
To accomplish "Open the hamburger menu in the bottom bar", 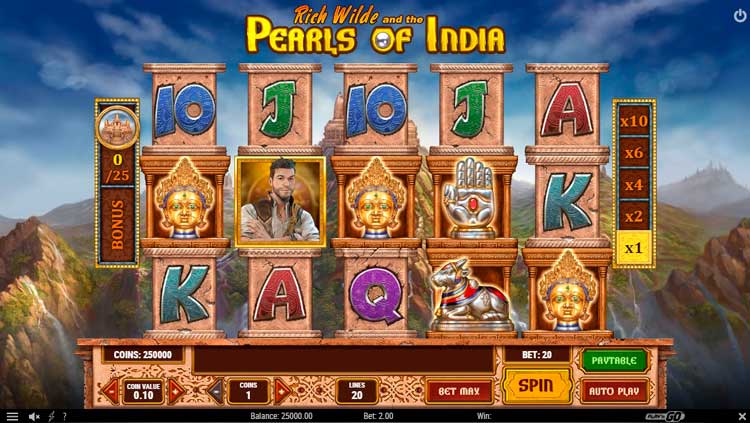I will pos(12,416).
